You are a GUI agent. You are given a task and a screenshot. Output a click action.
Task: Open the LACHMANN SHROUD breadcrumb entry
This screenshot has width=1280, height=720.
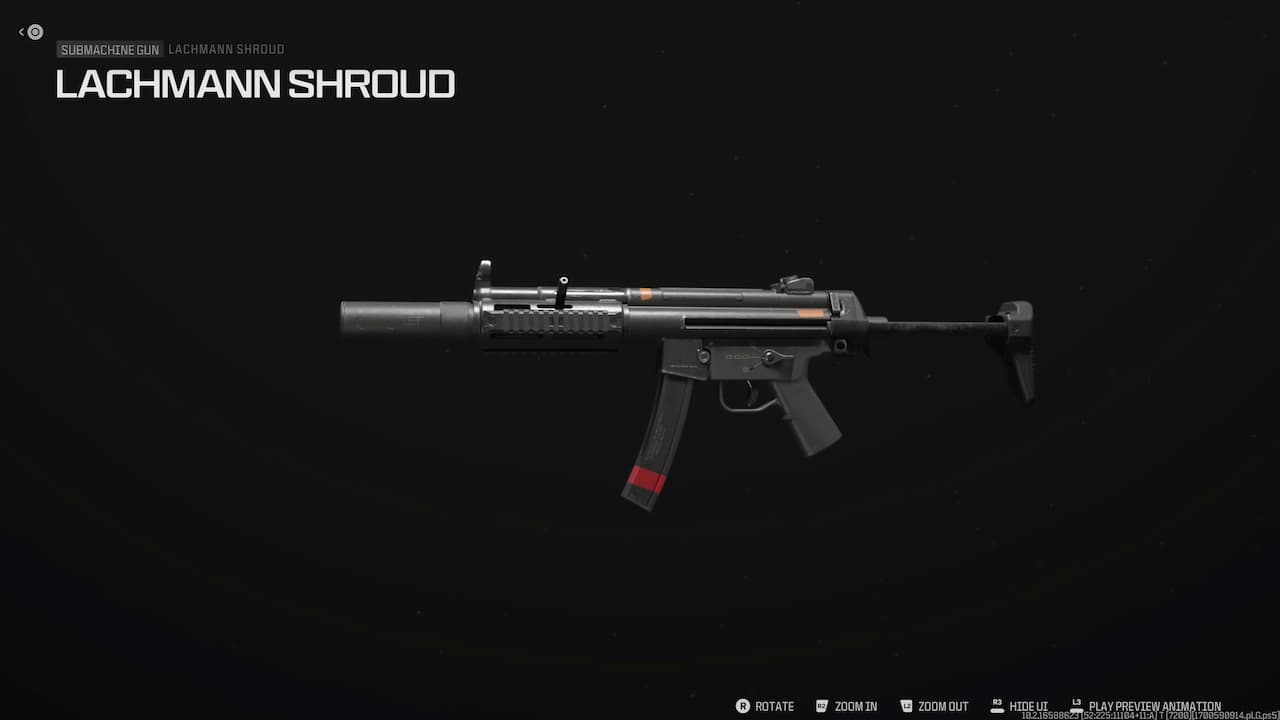pos(226,49)
